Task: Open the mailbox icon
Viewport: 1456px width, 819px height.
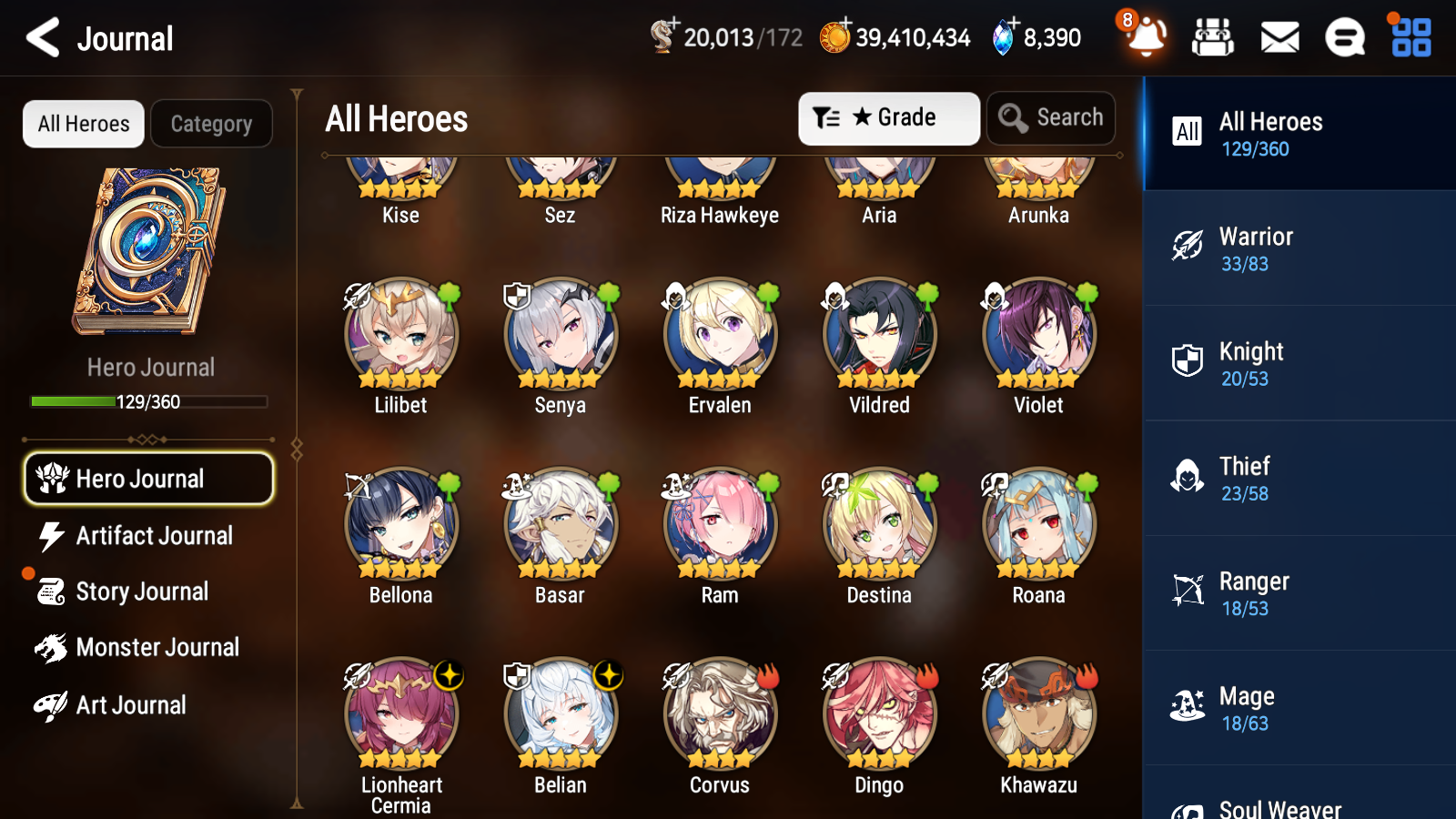Action: click(1279, 37)
